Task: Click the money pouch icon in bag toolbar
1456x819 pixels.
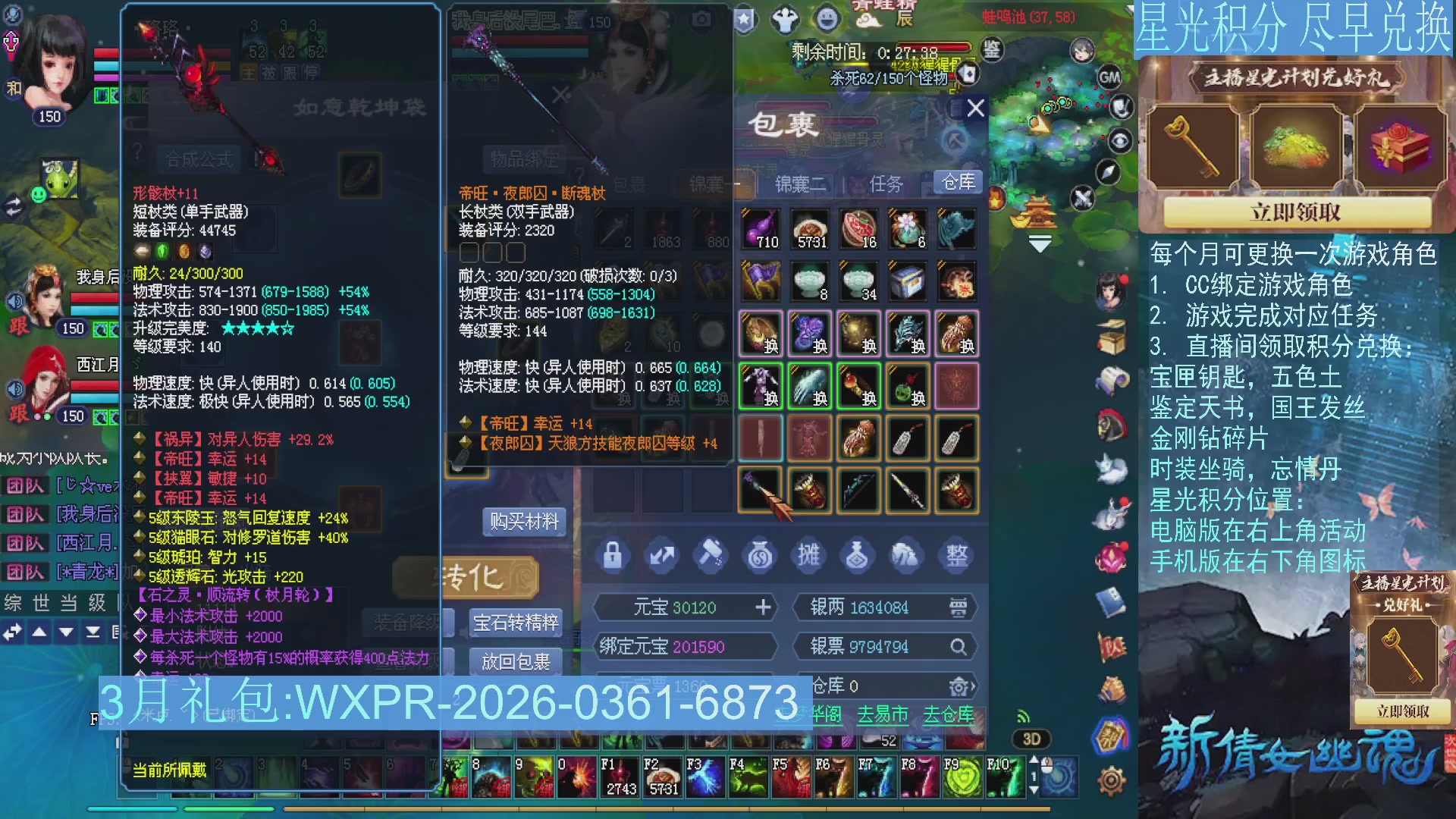Action: pos(760,555)
